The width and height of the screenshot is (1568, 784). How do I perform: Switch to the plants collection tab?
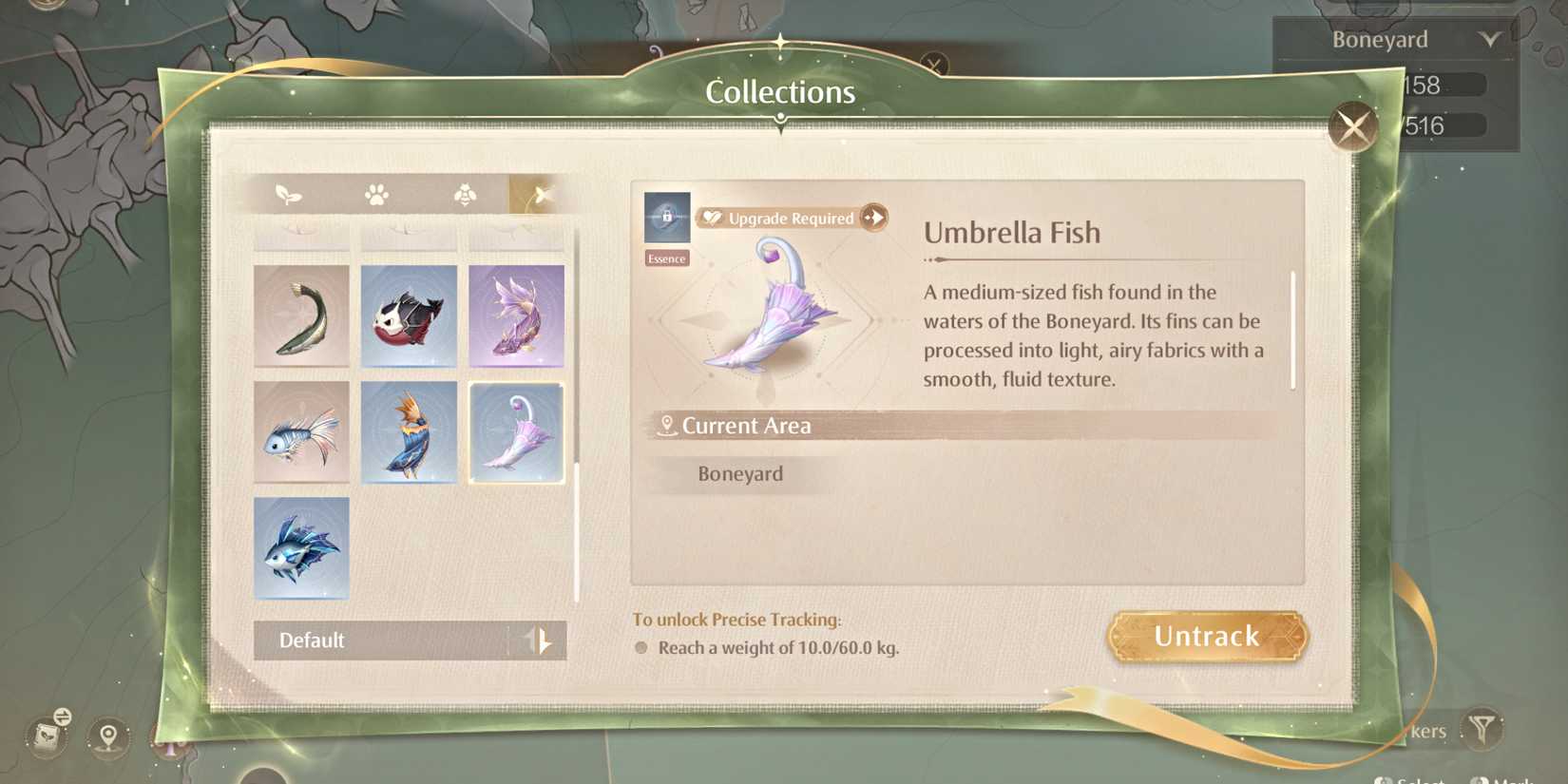(290, 194)
